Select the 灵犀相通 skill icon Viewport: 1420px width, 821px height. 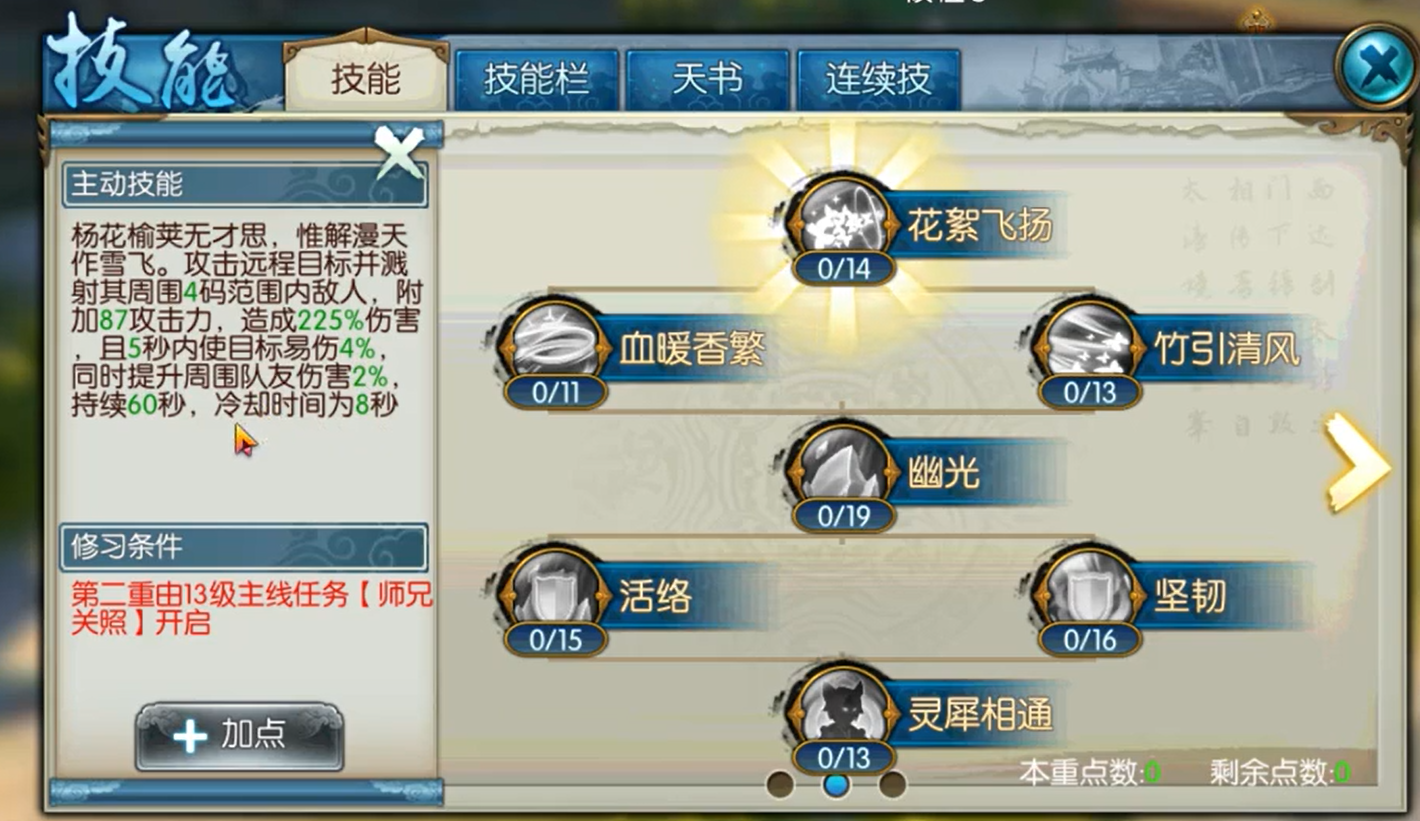click(x=840, y=710)
